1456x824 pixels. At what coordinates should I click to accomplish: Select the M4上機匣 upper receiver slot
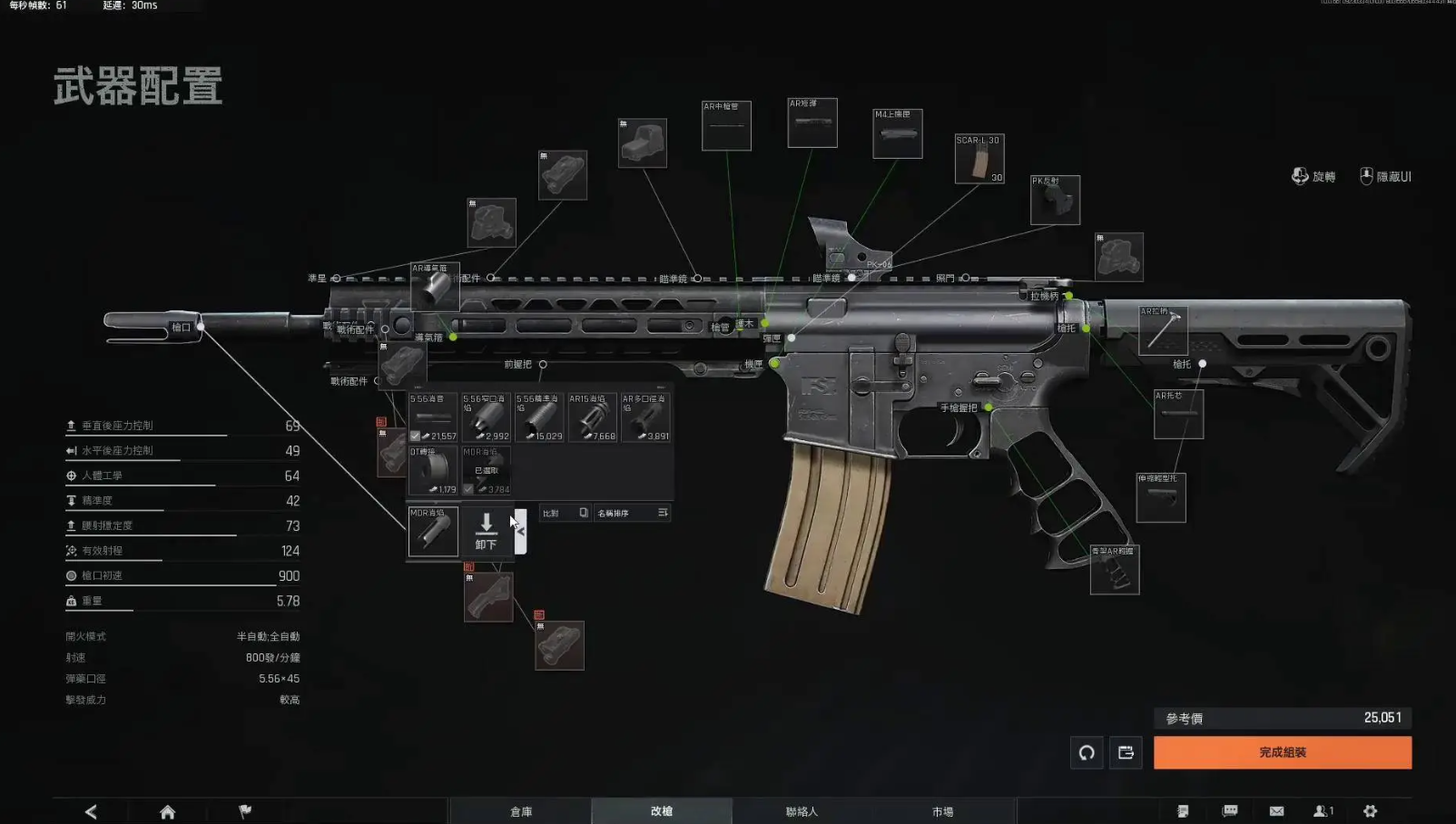pos(897,133)
